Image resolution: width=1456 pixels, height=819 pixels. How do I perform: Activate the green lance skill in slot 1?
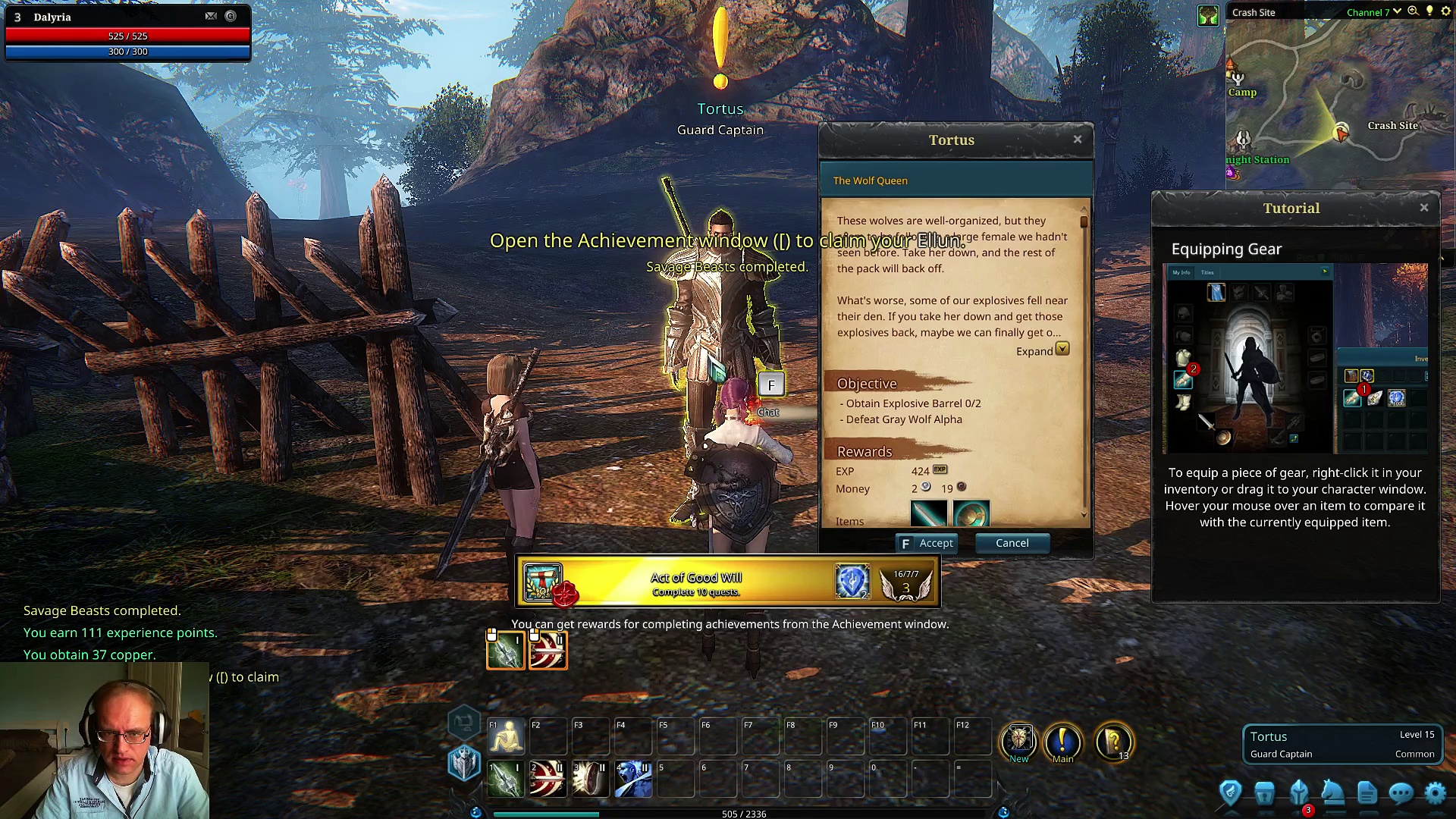(506, 779)
